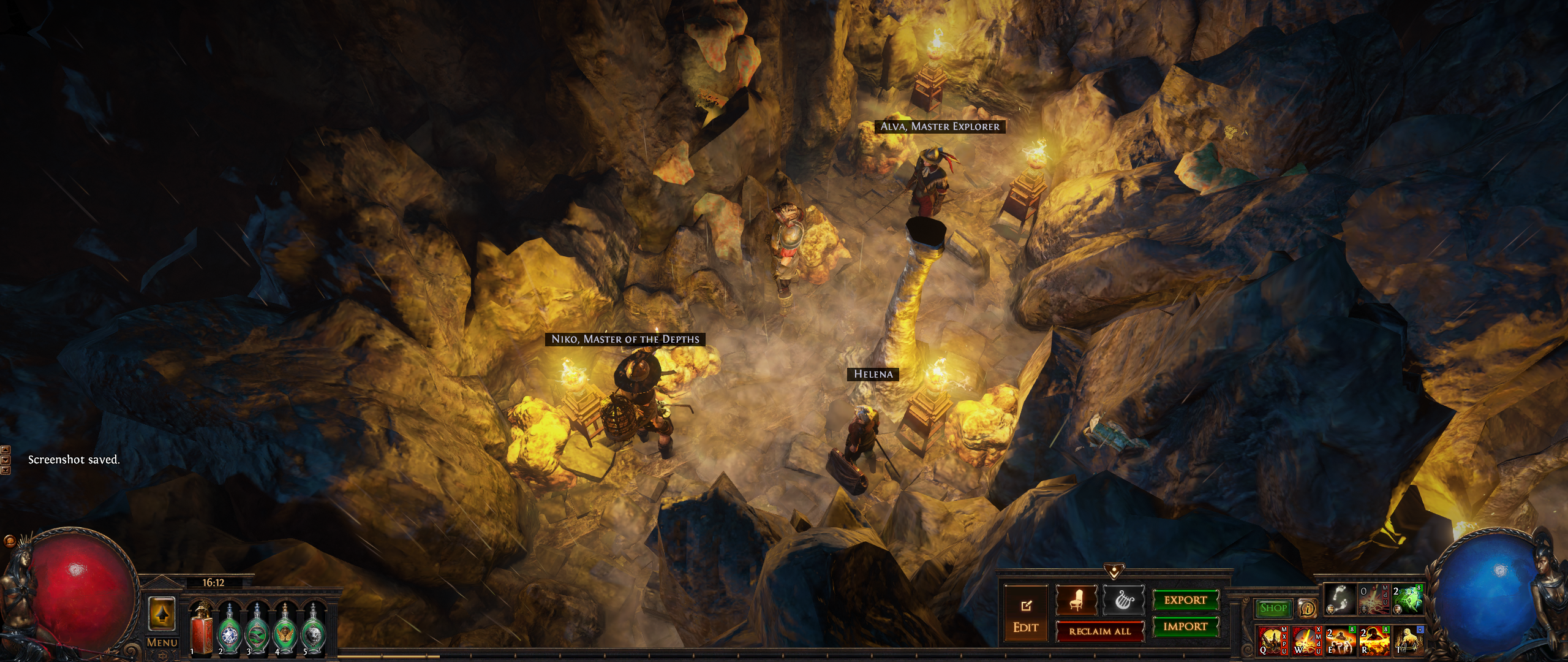Open the chair decorations button
Viewport: 1568px width, 662px height.
tap(1076, 601)
